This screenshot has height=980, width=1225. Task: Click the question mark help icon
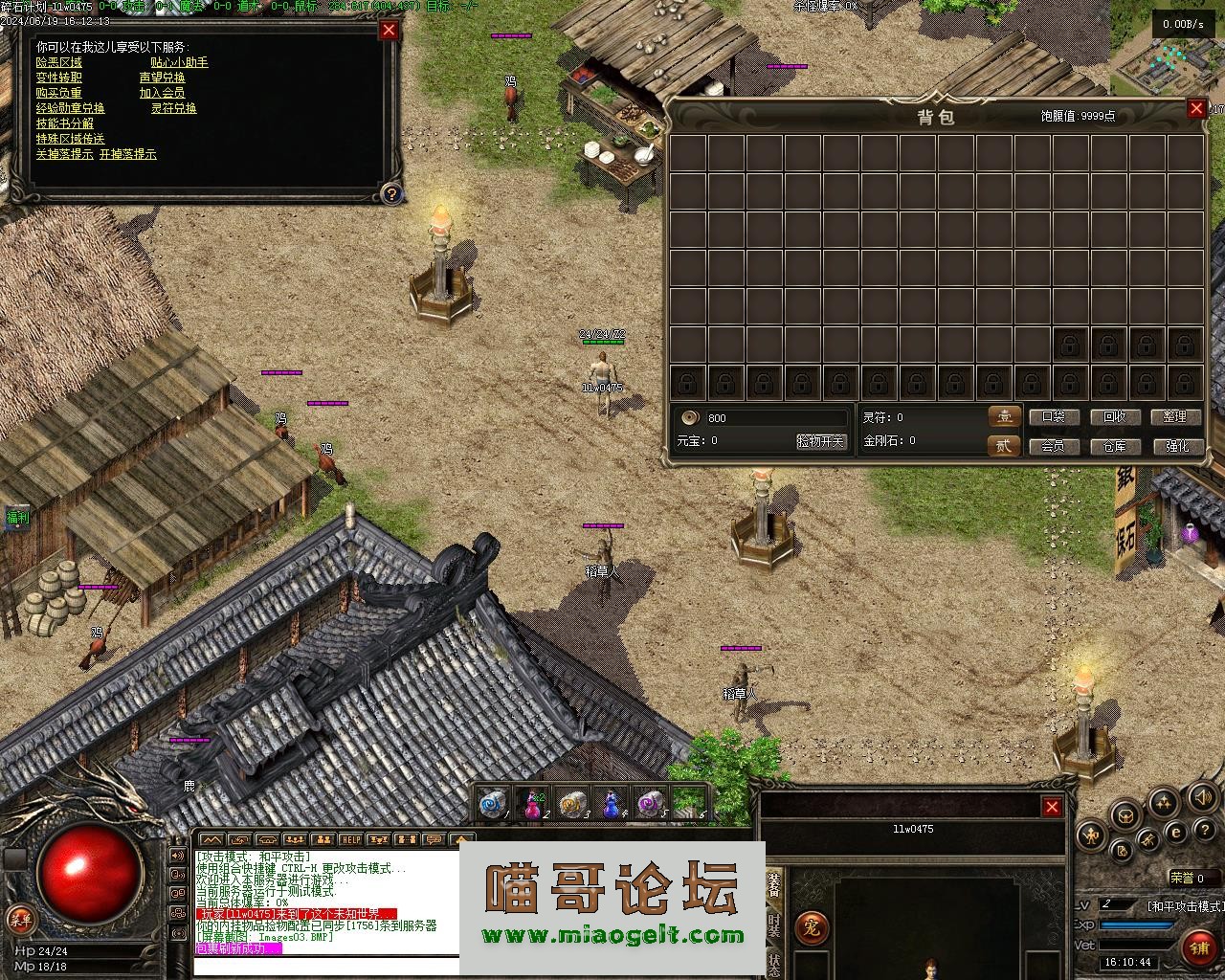tap(390, 194)
